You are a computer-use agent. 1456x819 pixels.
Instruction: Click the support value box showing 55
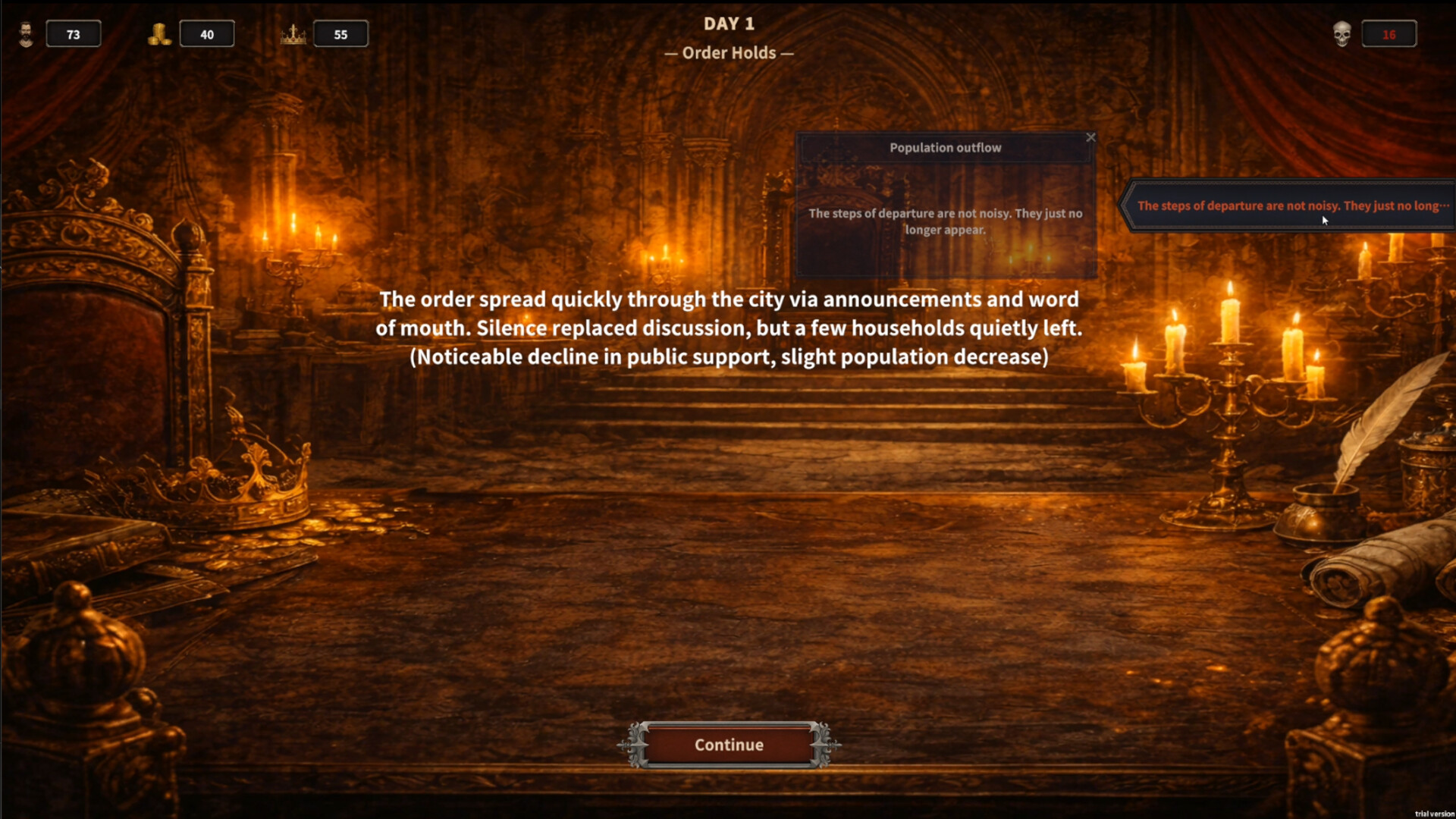click(341, 33)
